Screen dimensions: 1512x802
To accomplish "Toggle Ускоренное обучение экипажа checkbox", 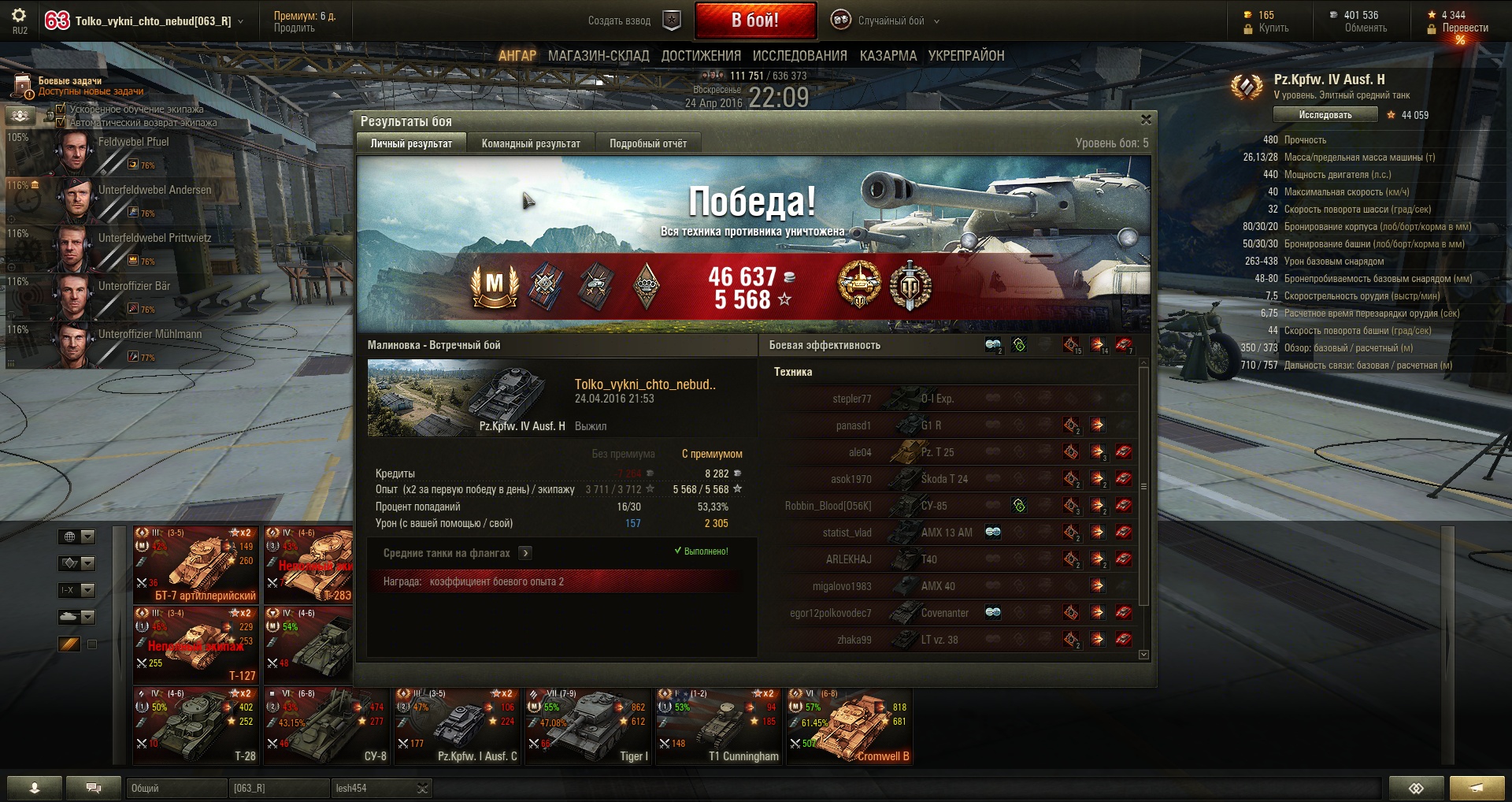I will (x=61, y=109).
